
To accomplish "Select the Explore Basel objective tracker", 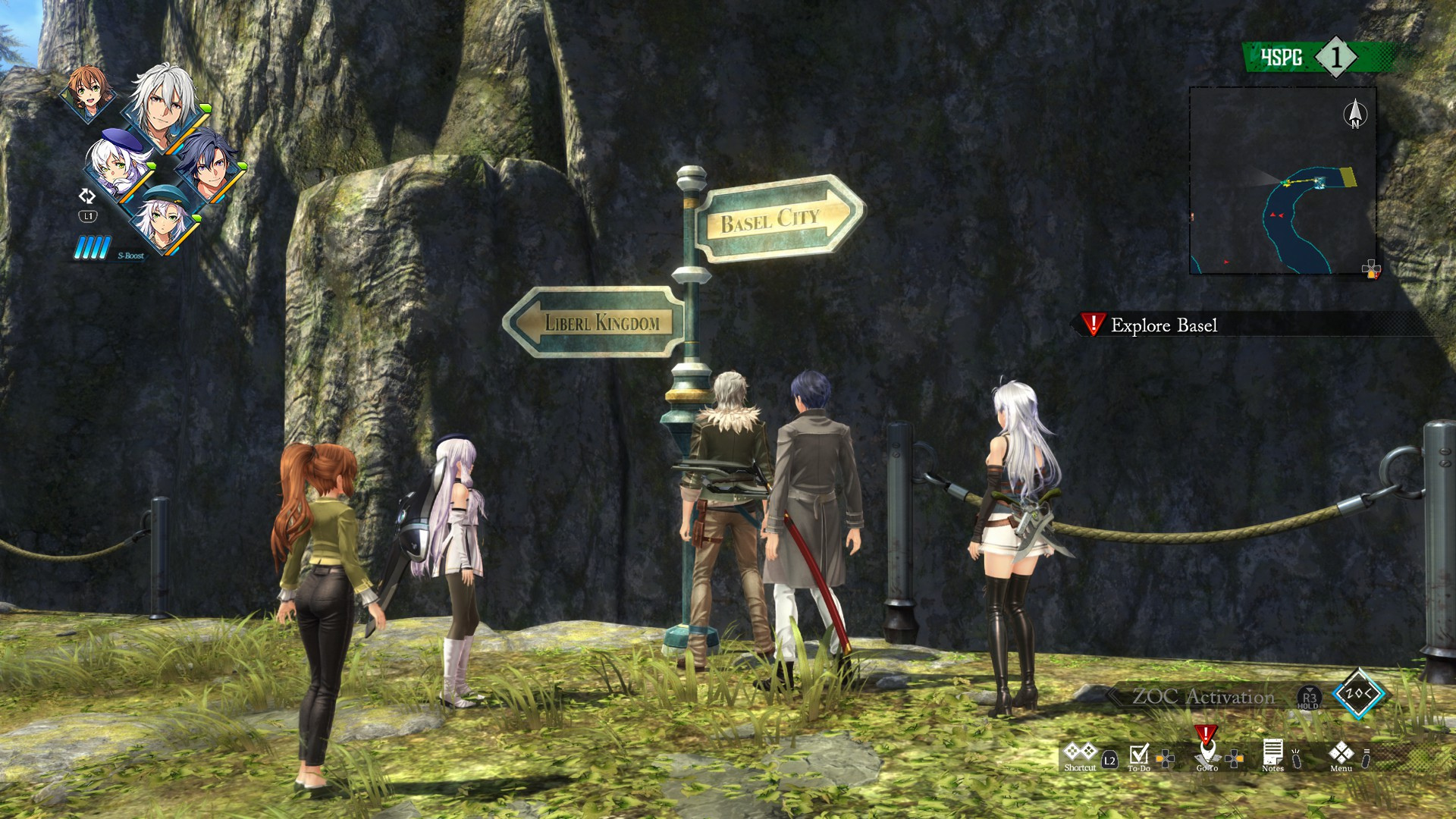I will click(x=1163, y=325).
